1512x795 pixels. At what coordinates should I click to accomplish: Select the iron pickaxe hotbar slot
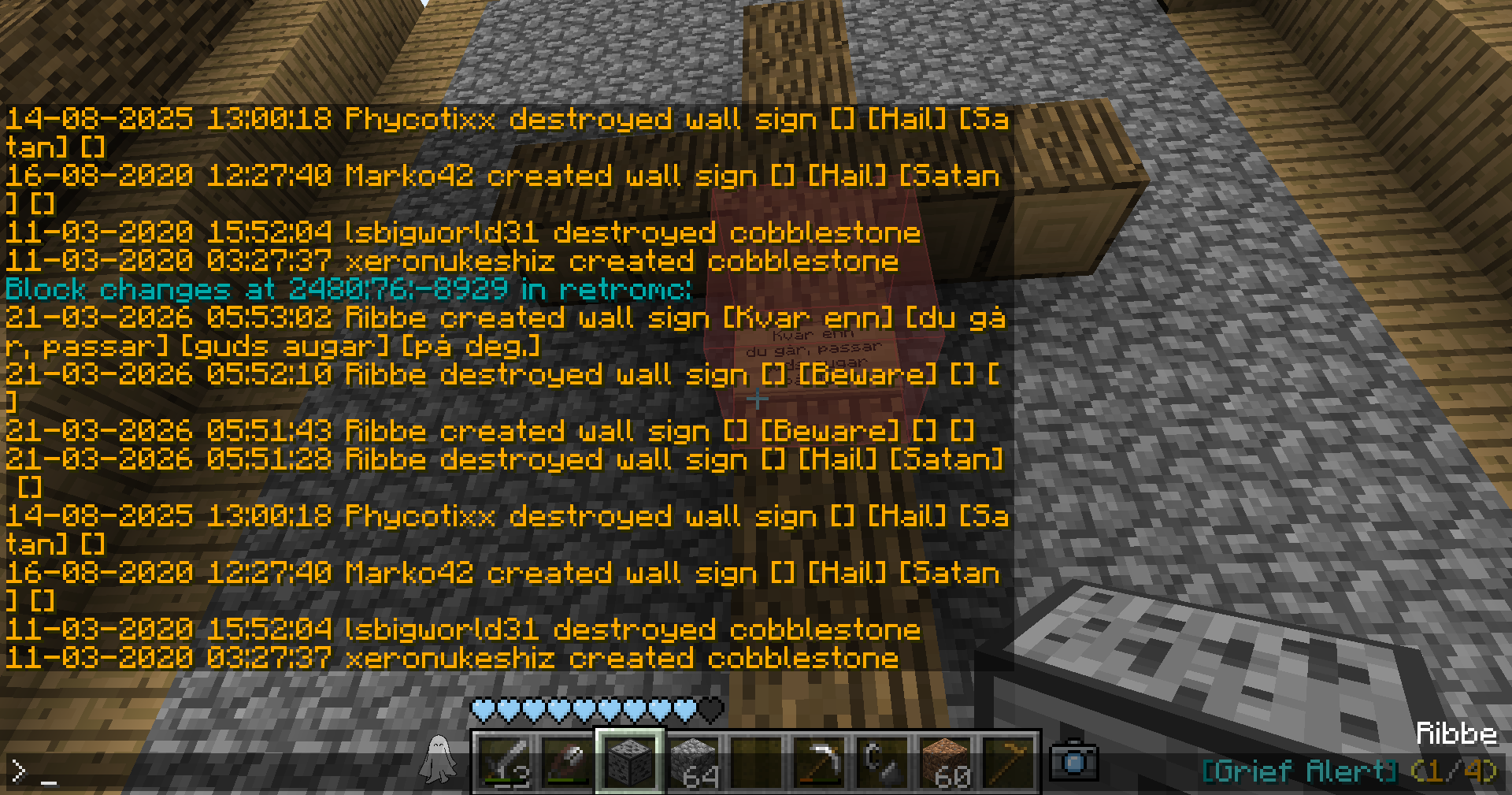(x=820, y=762)
